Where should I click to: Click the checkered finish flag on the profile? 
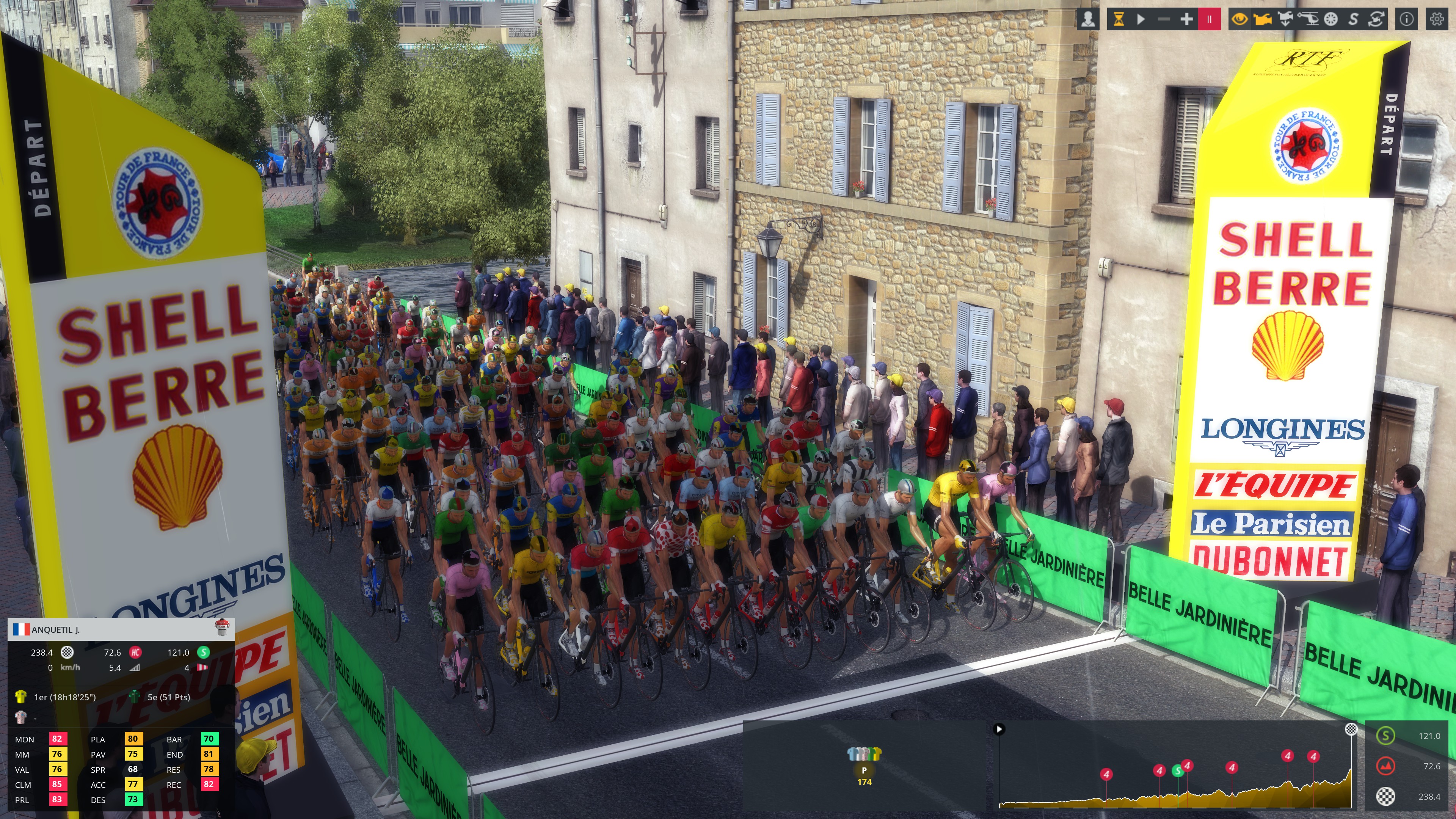coord(1351,729)
